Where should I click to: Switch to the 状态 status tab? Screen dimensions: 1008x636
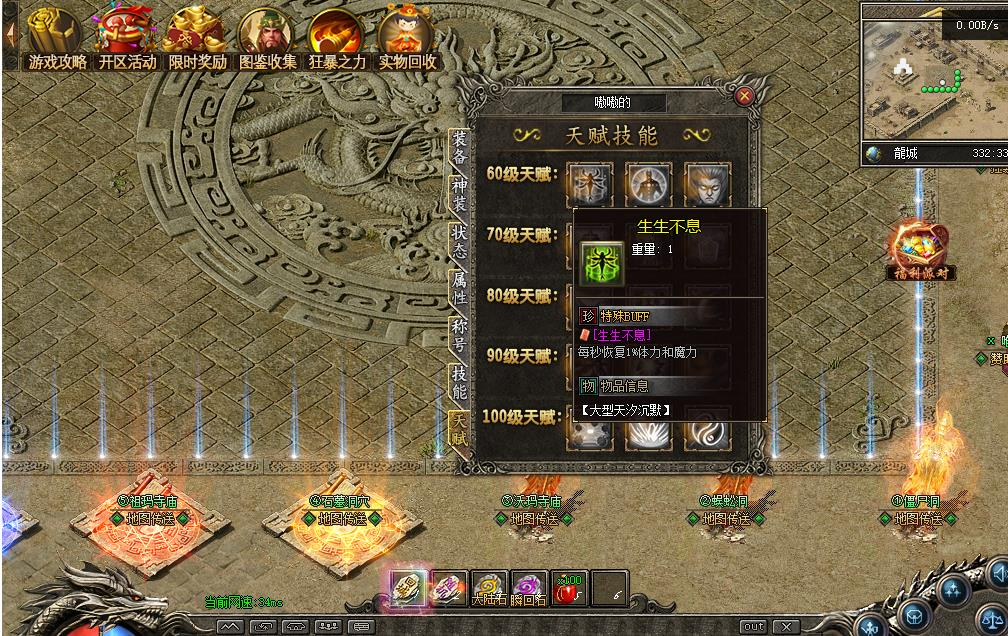[x=459, y=241]
